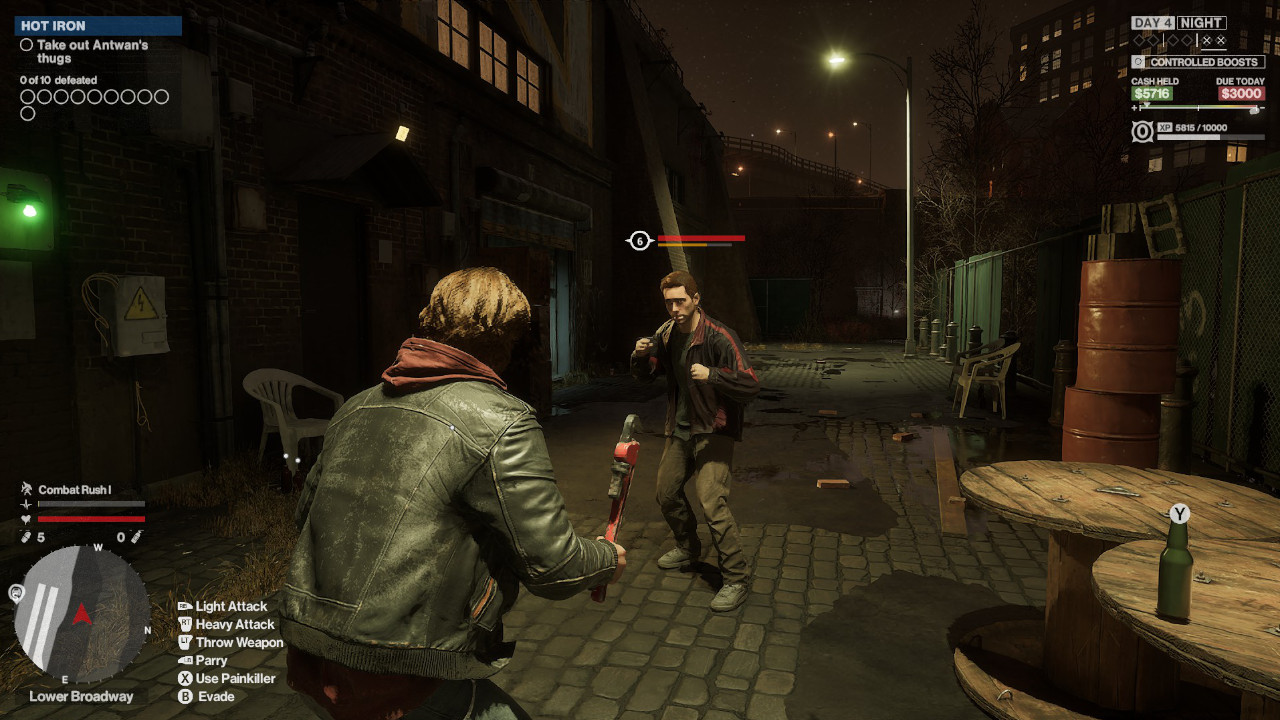The height and width of the screenshot is (720, 1280).
Task: Open the Day 4 Night time indicator
Action: pos(1178,23)
